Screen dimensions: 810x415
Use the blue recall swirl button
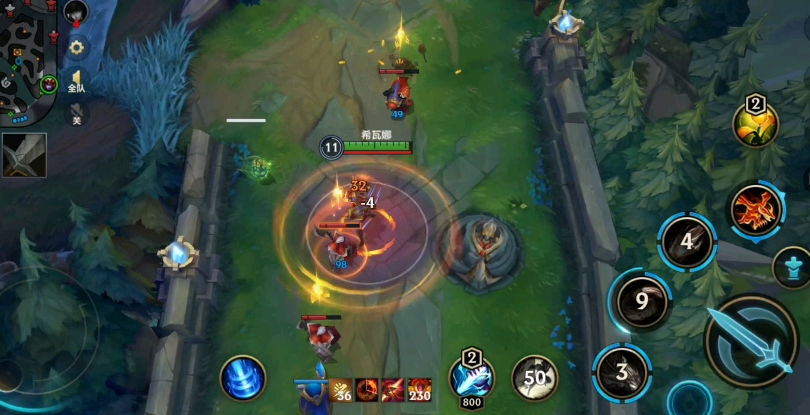pos(243,380)
